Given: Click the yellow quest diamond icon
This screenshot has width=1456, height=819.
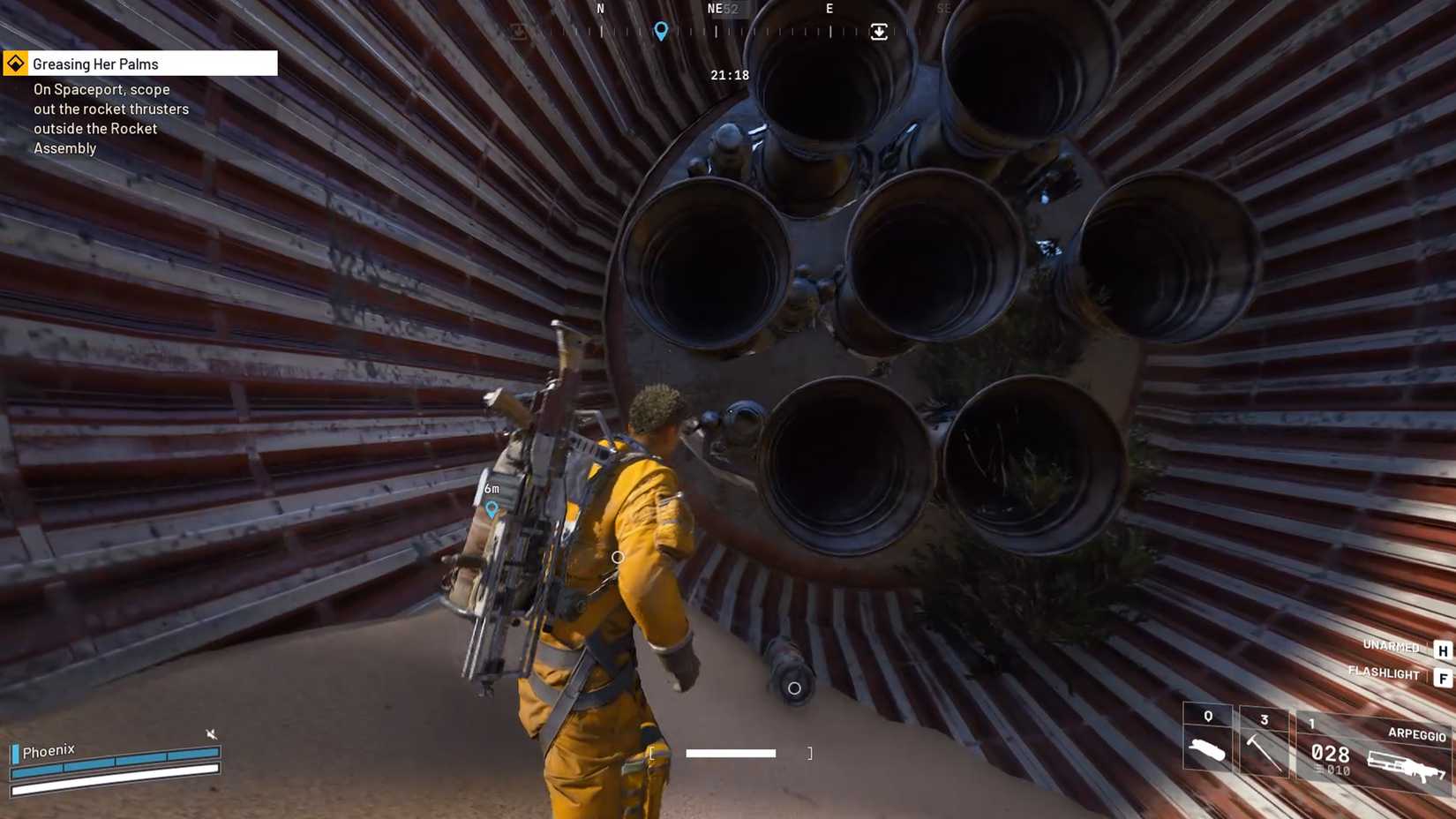Looking at the screenshot, I should [x=16, y=63].
